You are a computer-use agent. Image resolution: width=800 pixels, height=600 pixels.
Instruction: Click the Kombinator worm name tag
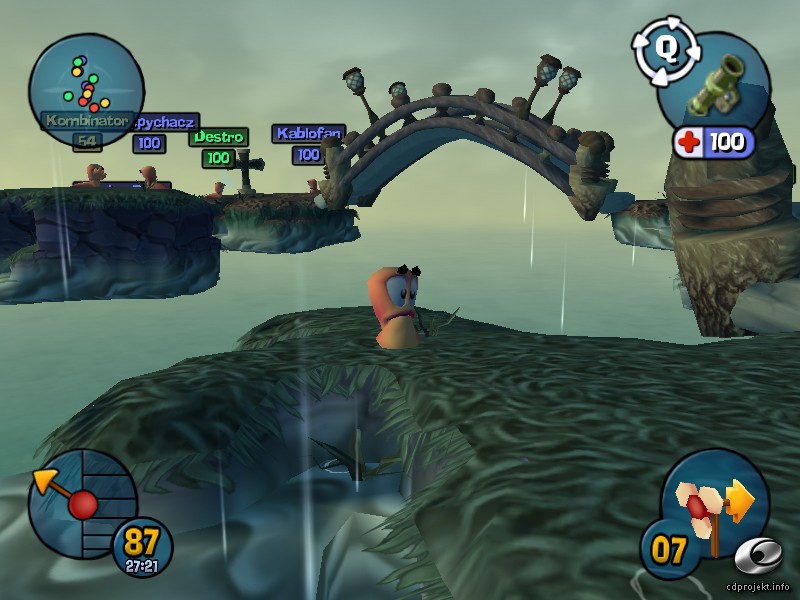pos(85,120)
